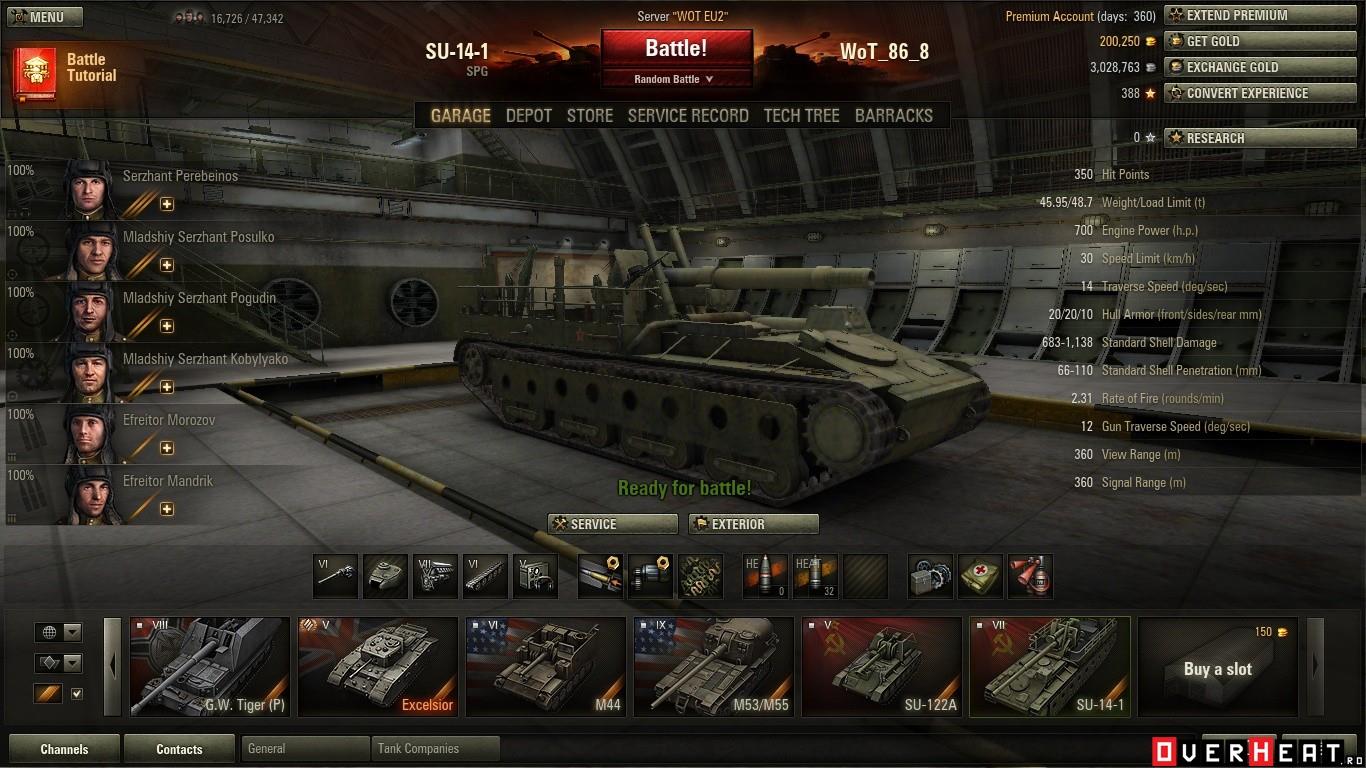Choose Convert Experience
Viewport: 1366px width, 768px height.
pos(1246,94)
